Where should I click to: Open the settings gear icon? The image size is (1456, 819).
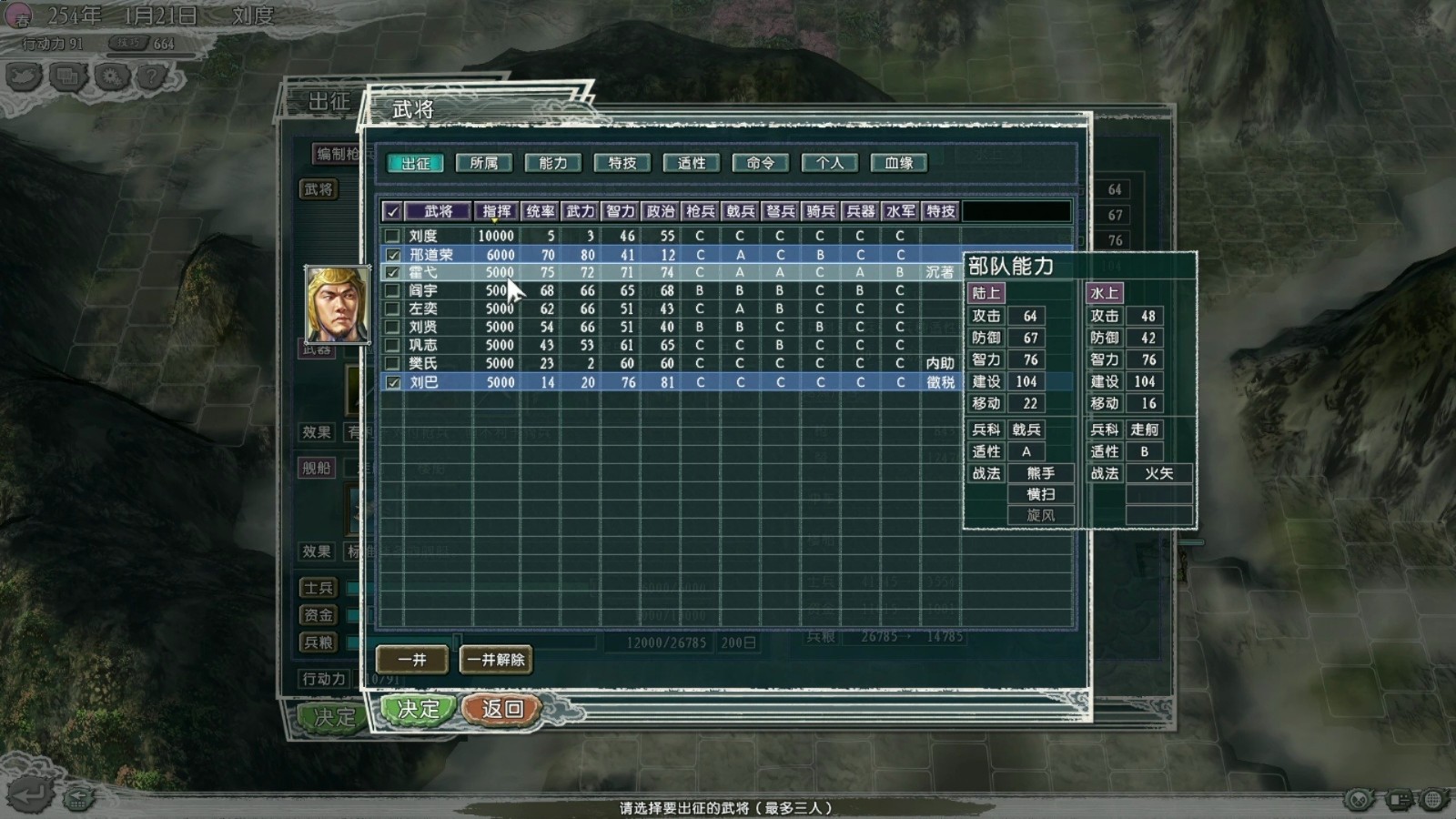tap(108, 76)
